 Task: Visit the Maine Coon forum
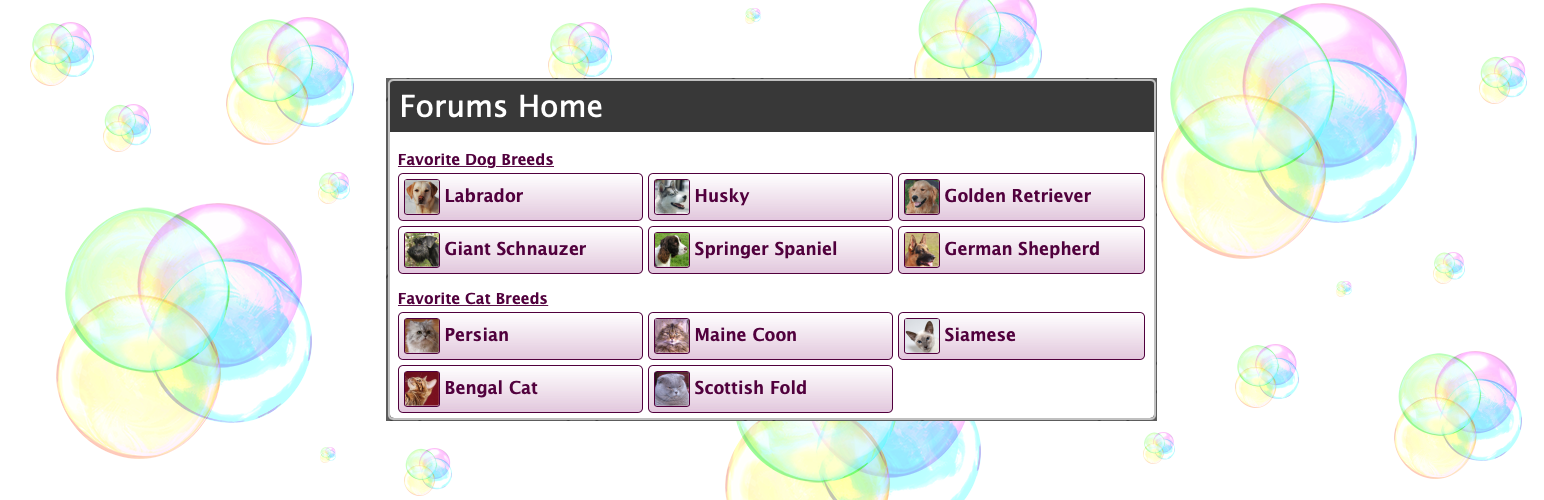click(770, 336)
